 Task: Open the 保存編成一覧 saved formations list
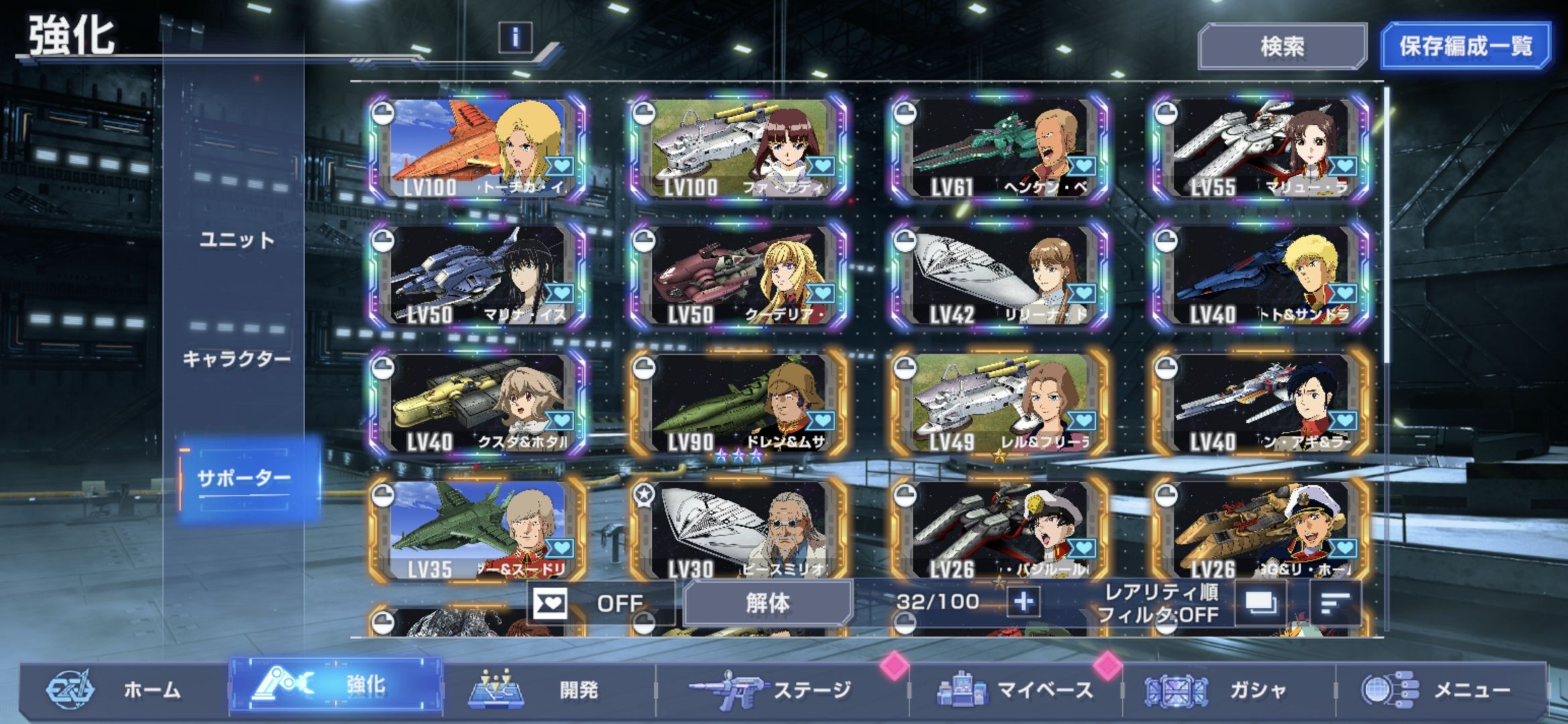pyautogui.click(x=1465, y=46)
